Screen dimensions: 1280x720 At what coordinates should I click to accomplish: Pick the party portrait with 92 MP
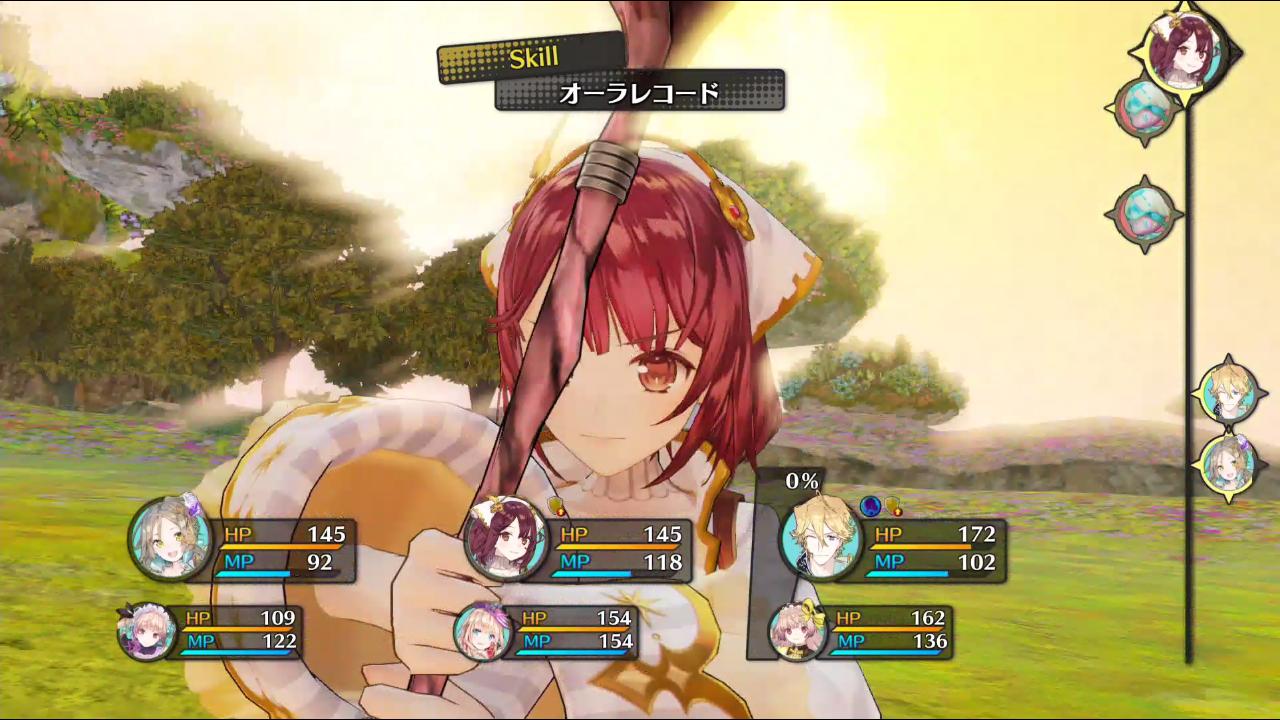(170, 538)
